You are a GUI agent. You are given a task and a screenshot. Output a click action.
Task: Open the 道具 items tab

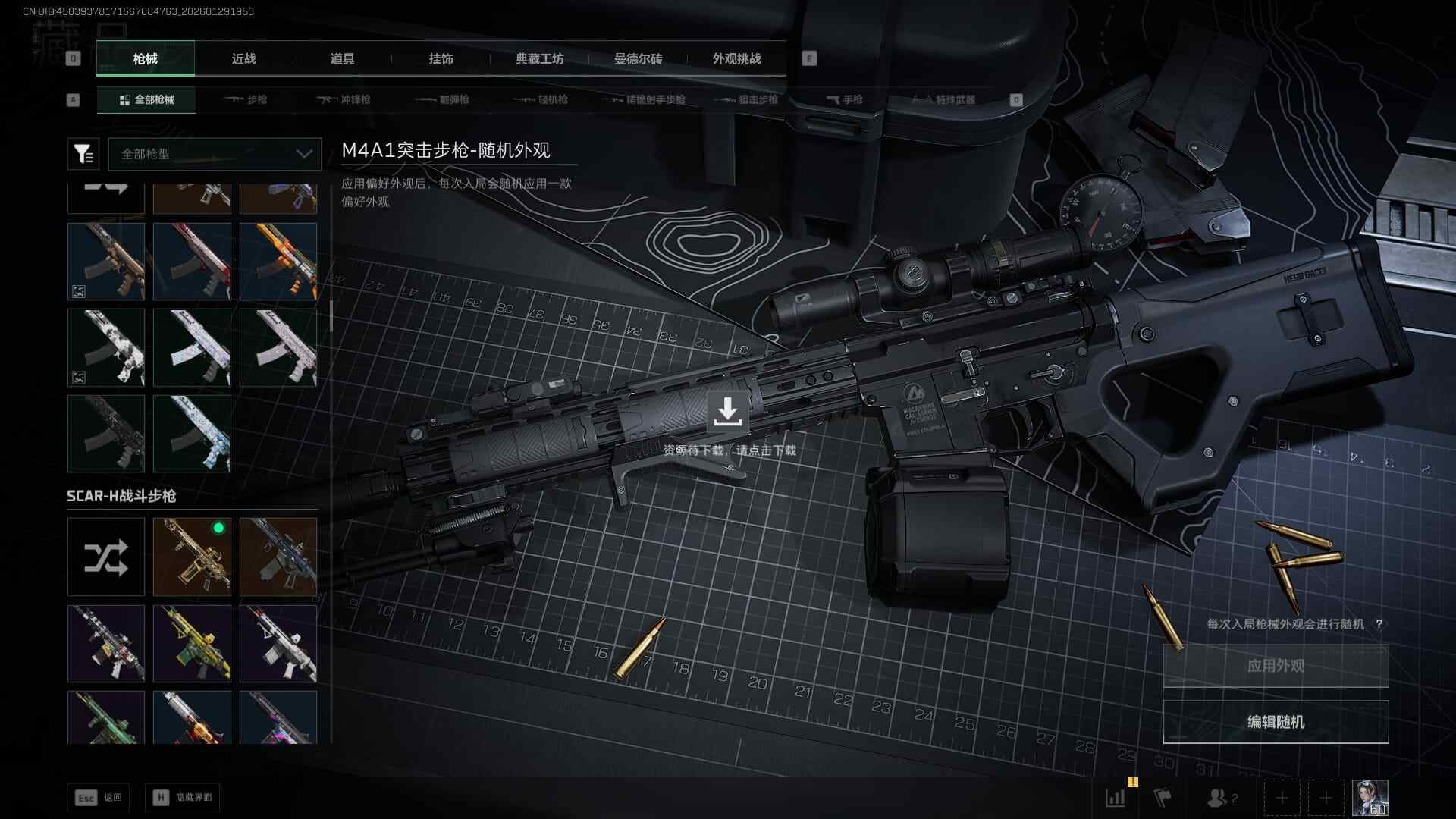[x=342, y=58]
